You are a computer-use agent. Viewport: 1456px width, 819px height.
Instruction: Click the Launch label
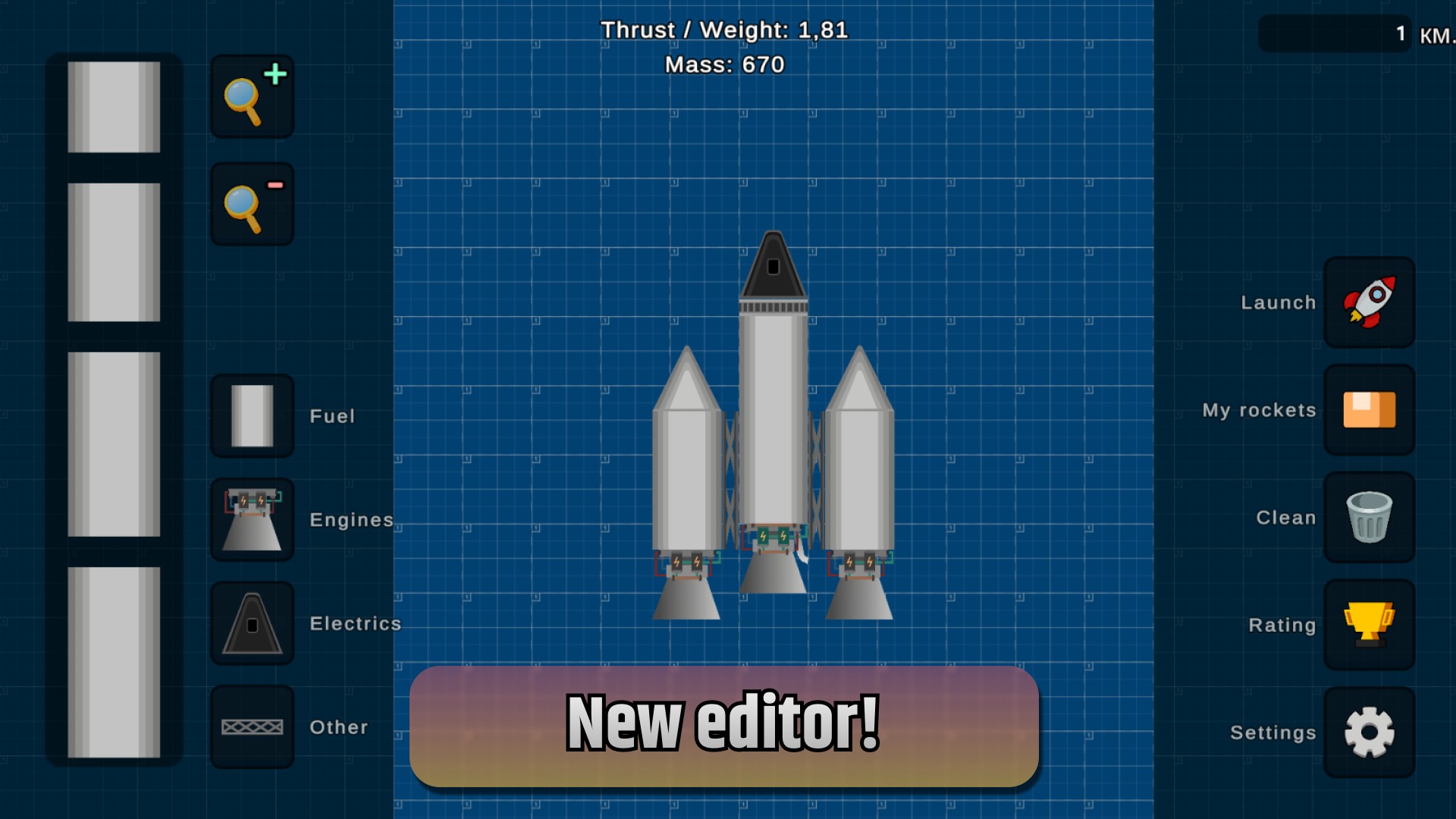(1278, 302)
